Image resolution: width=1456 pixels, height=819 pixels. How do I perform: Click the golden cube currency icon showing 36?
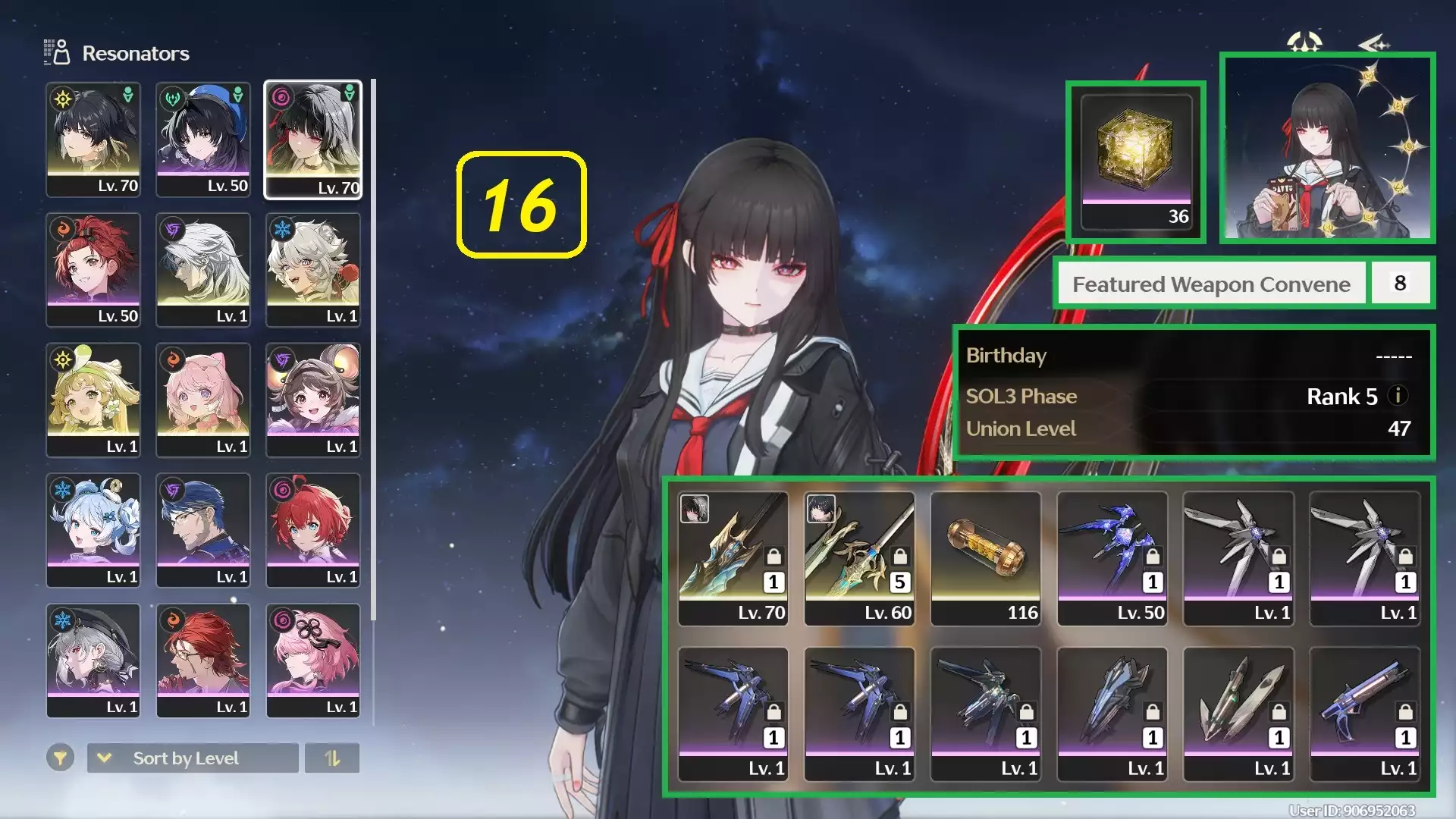(x=1135, y=150)
